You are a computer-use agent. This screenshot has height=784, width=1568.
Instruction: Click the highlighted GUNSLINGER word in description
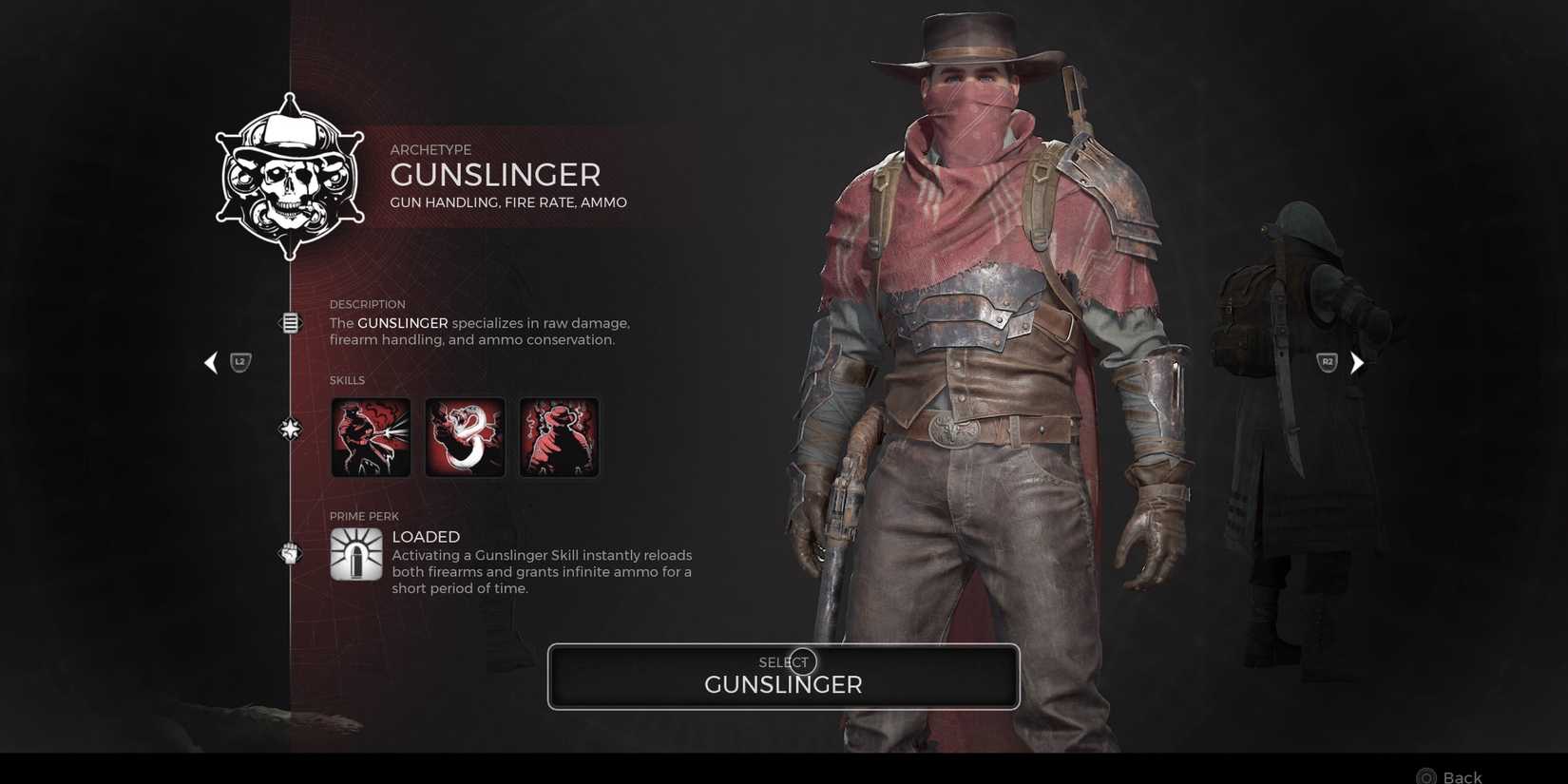(403, 323)
